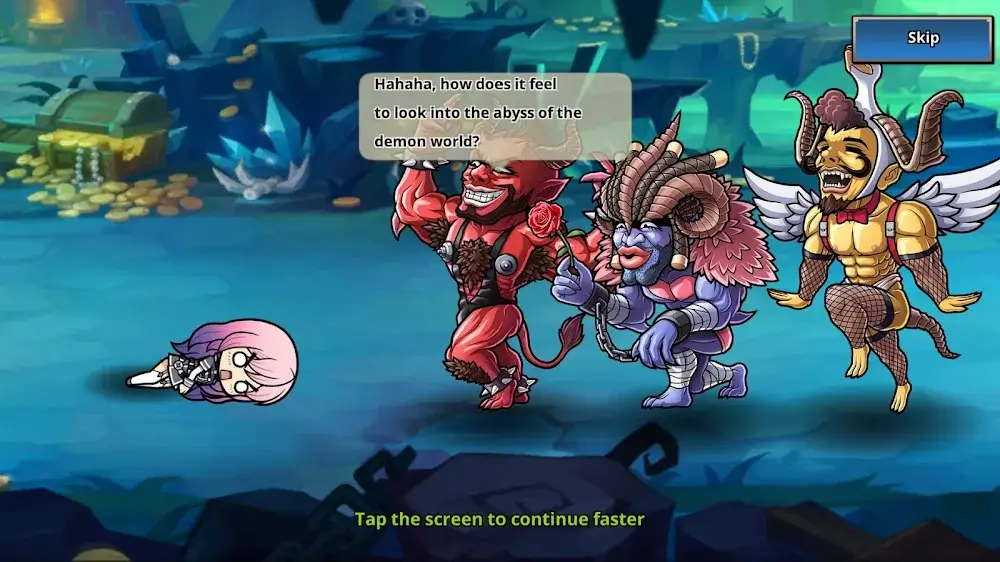The height and width of the screenshot is (562, 1000).
Task: Skip the cutscene with the Skip button
Action: [x=922, y=39]
